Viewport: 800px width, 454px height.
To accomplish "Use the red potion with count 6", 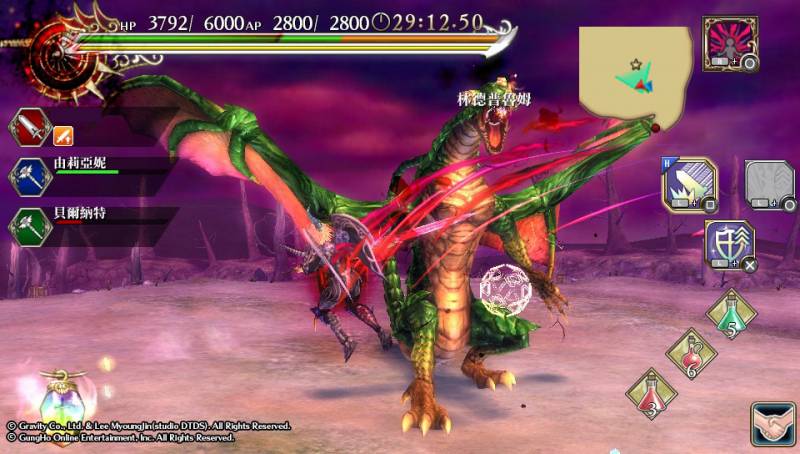I will (x=691, y=354).
